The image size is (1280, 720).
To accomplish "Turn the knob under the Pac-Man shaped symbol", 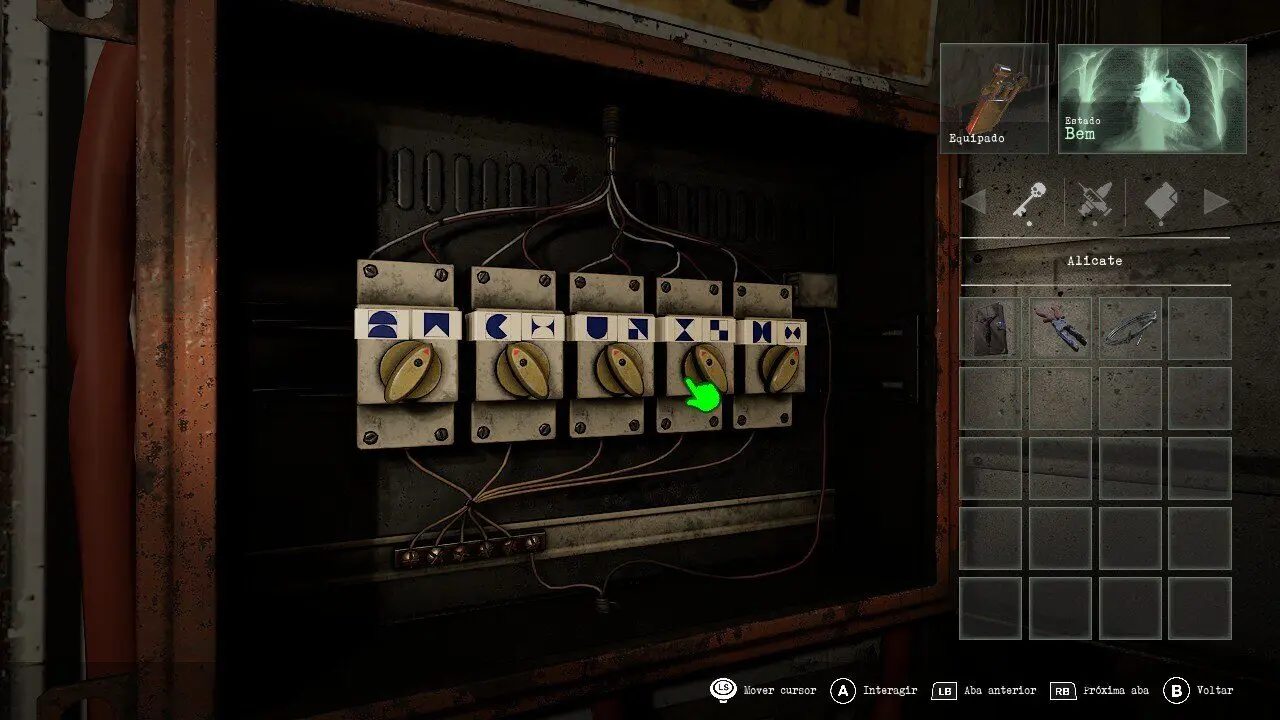I will (521, 371).
